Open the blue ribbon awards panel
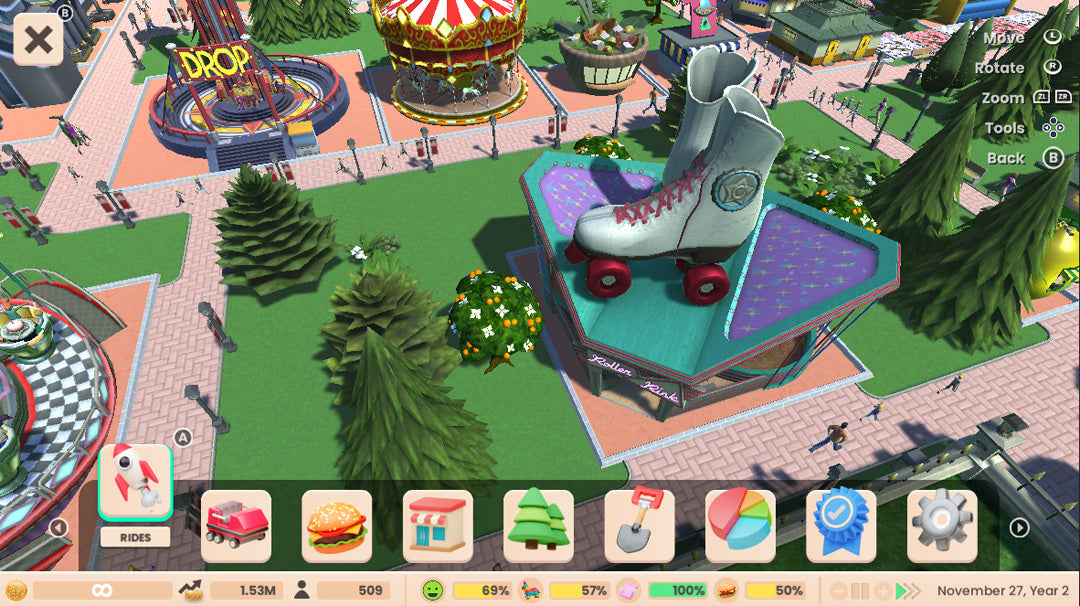Screen dimensions: 1080x606 [841, 525]
